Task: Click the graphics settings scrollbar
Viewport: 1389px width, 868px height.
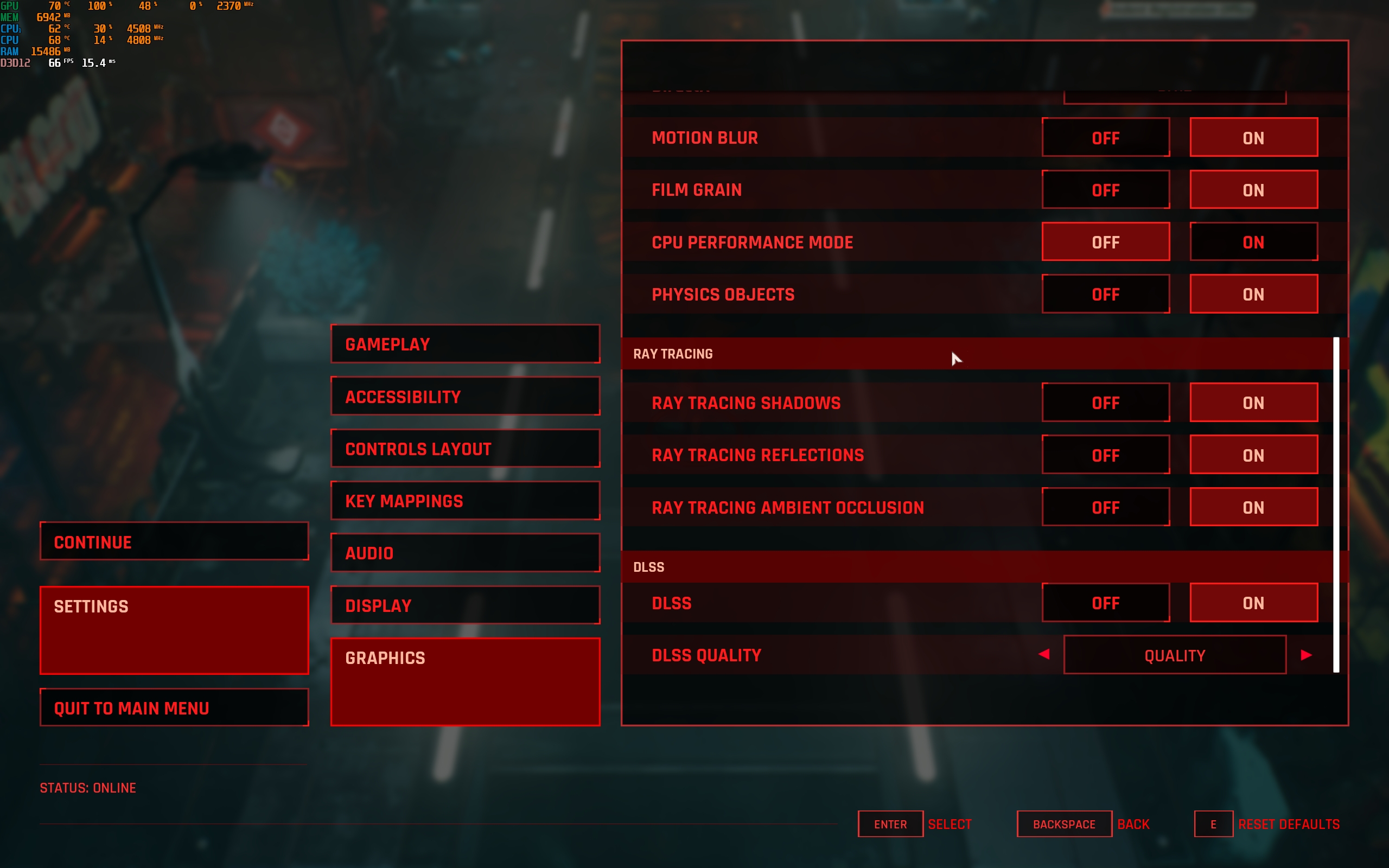Action: pos(1336,504)
